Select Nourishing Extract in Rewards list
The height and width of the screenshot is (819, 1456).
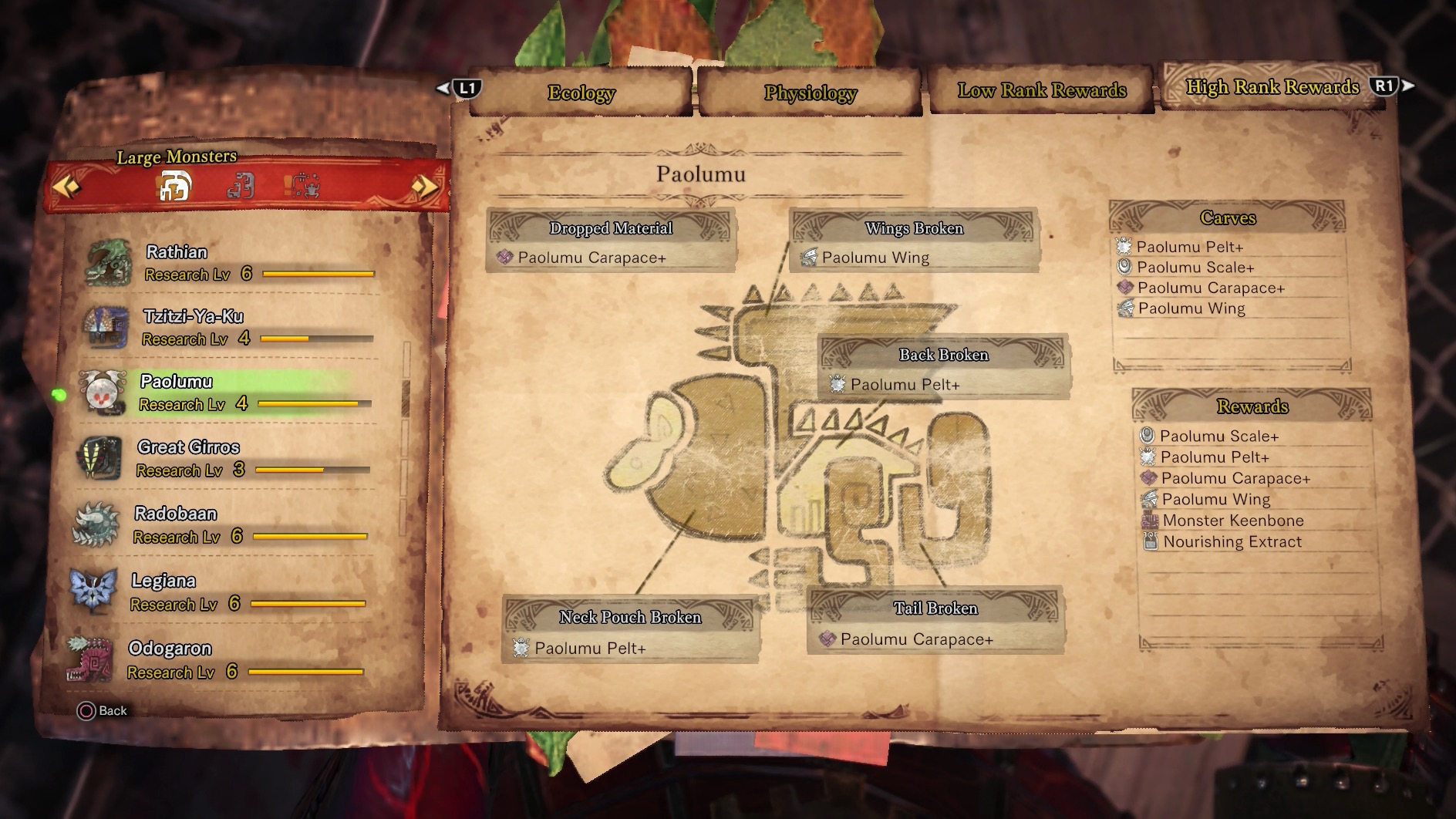coord(1232,542)
